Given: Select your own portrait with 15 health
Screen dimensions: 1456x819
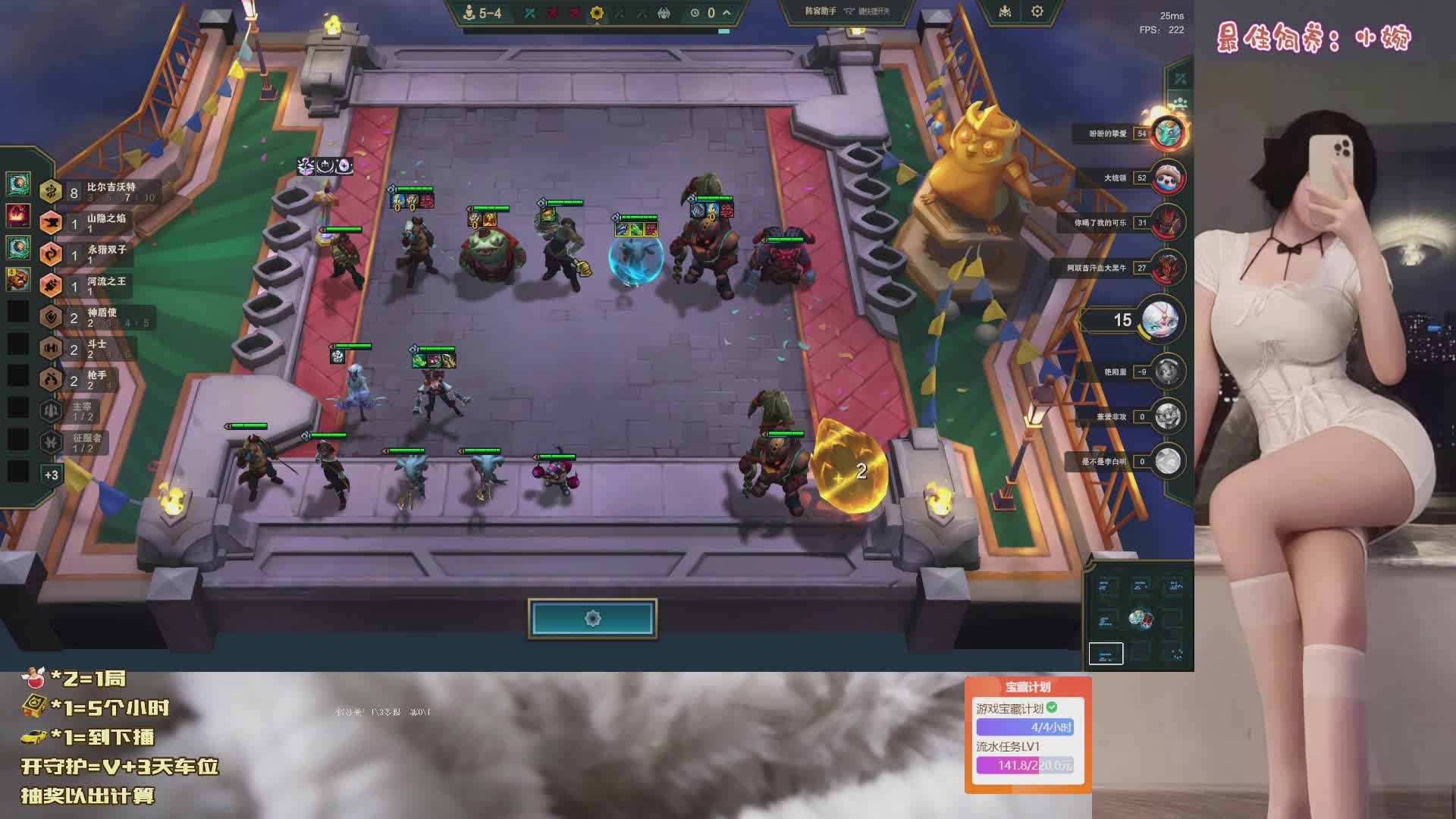Looking at the screenshot, I should [x=1159, y=319].
